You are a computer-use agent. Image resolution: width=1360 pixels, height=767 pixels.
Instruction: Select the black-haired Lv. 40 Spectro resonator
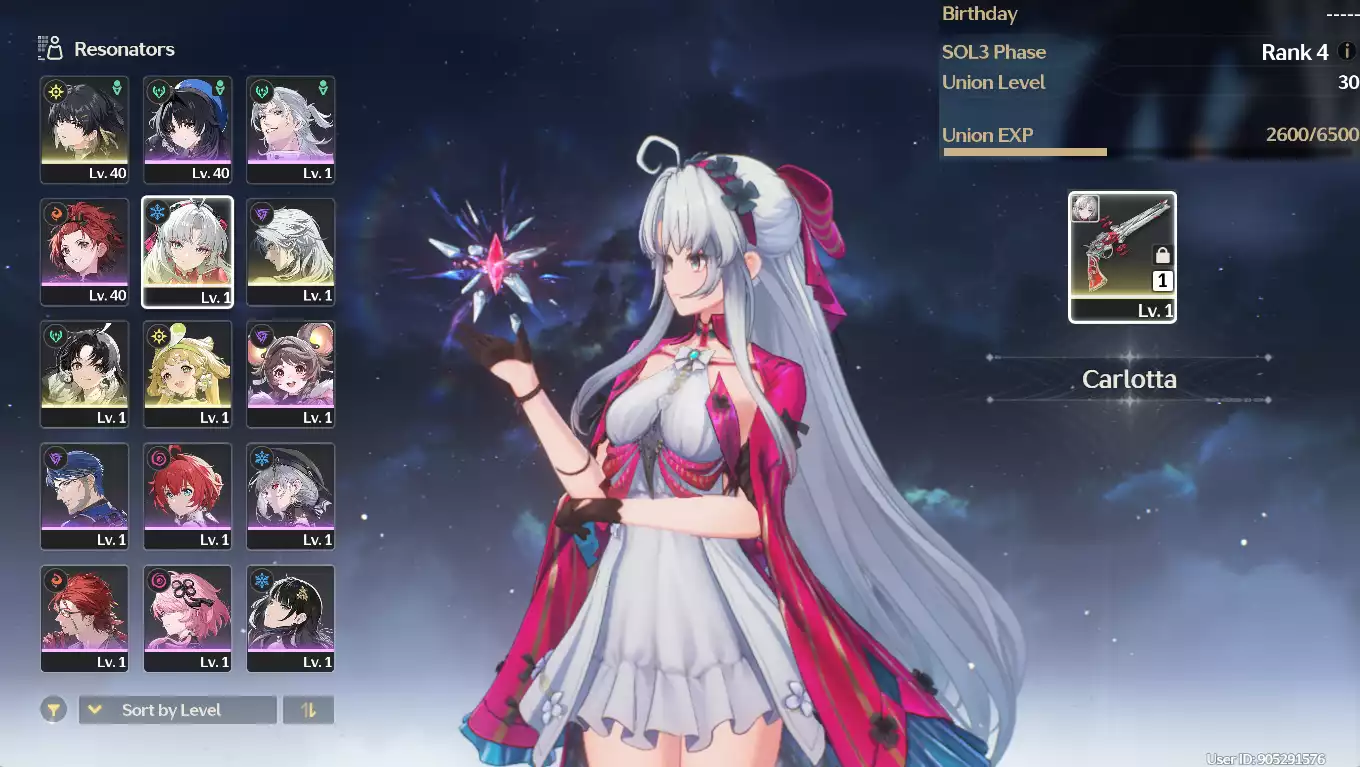(84, 130)
